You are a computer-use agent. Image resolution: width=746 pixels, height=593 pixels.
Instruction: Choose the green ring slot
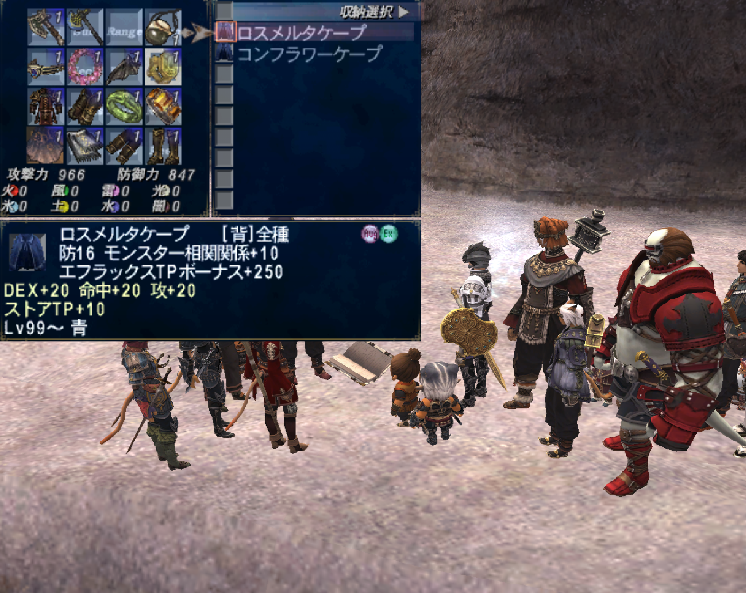pyautogui.click(x=124, y=105)
